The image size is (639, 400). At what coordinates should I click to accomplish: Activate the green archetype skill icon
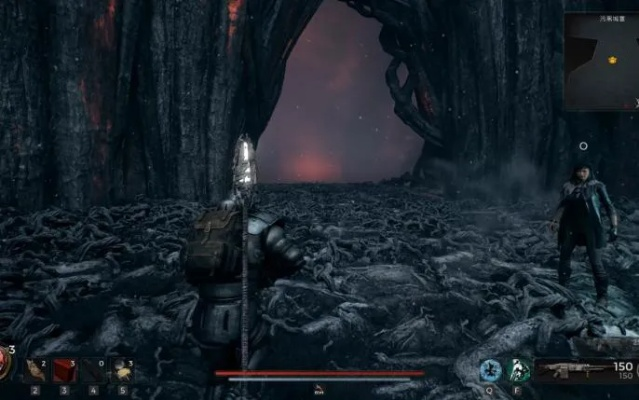[x=518, y=370]
